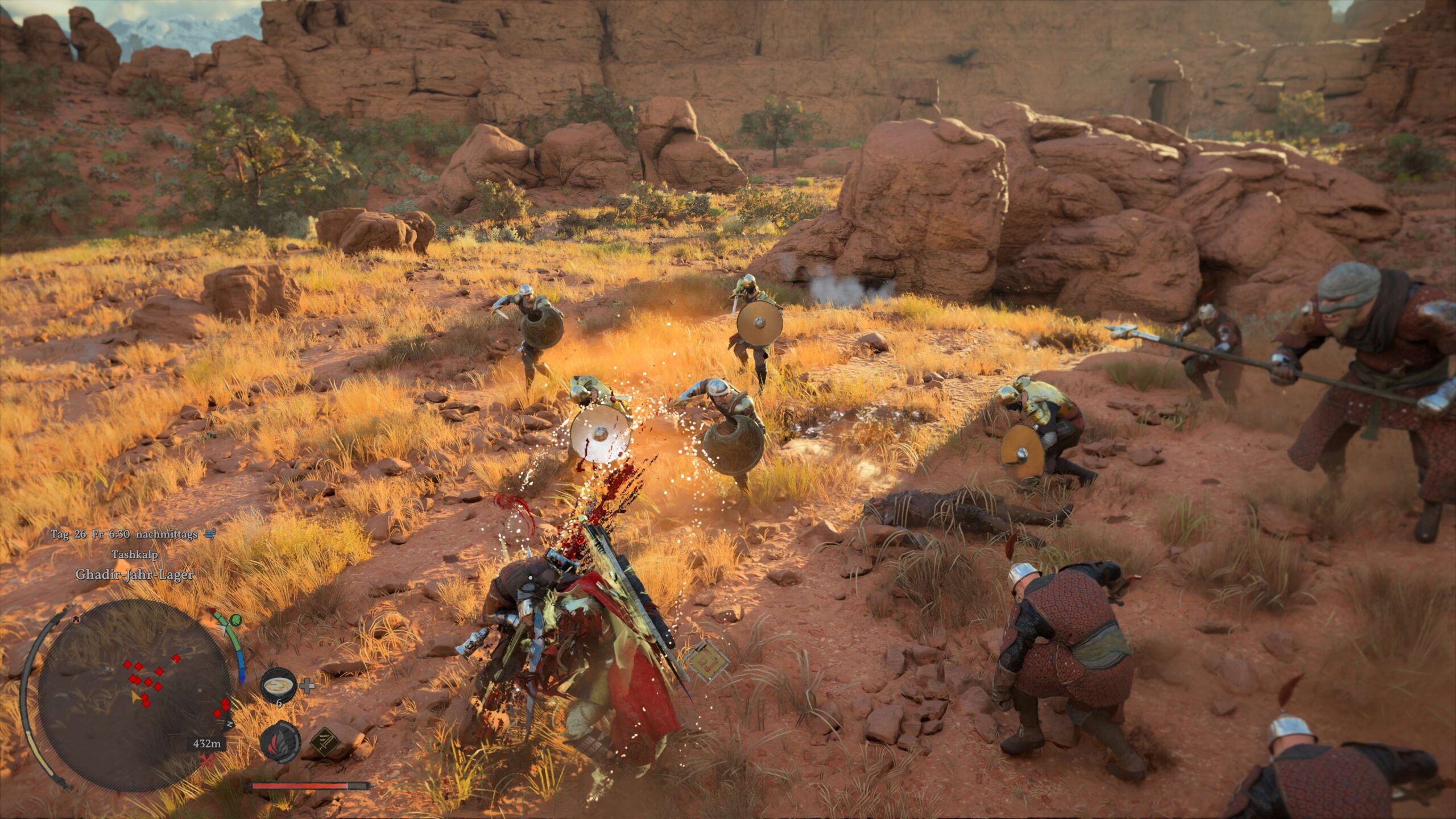Screen dimensions: 1456x819
Task: Click the green head status icon
Action: pyautogui.click(x=235, y=620)
